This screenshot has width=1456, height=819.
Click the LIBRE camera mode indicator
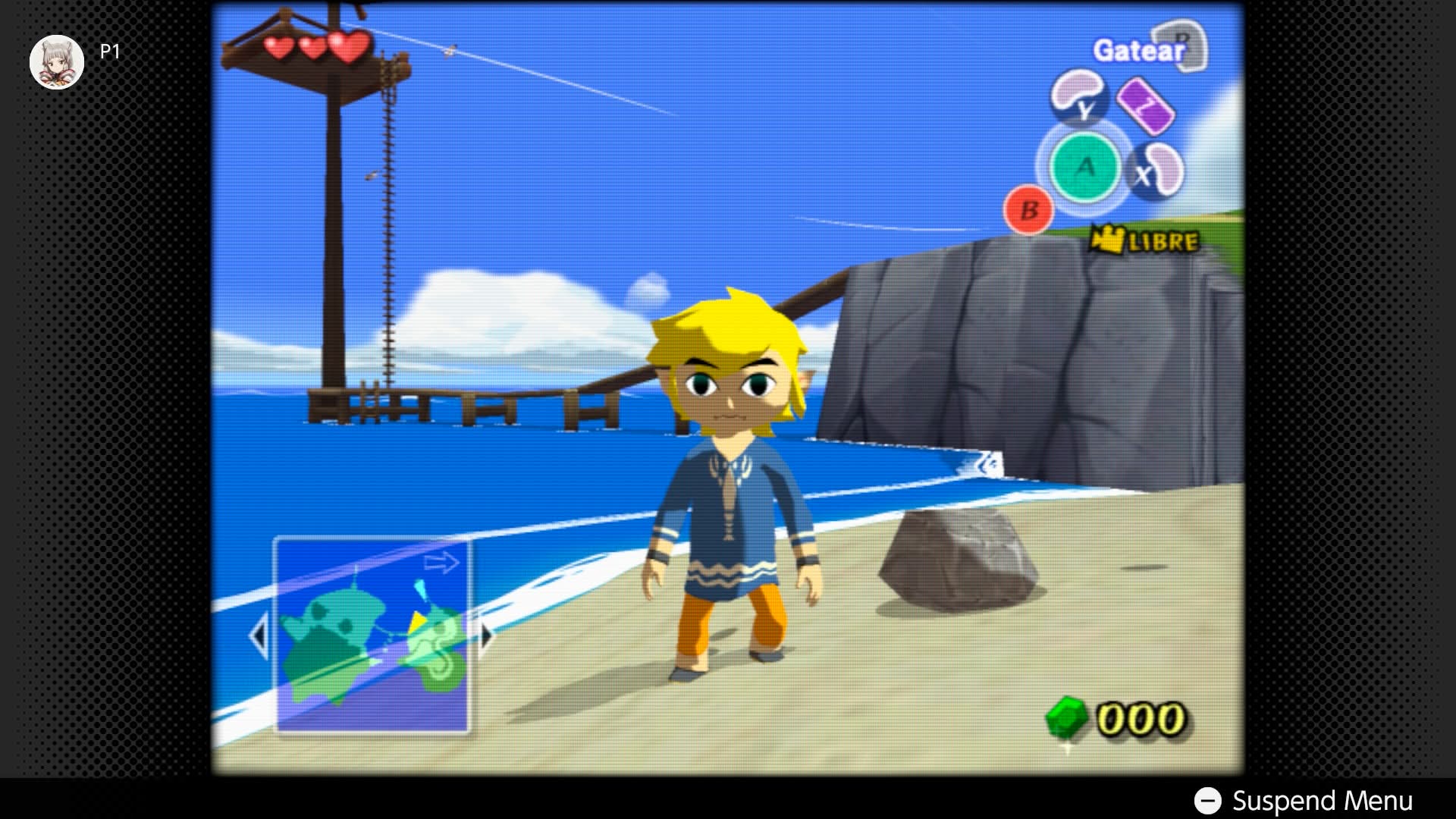[x=1146, y=241]
